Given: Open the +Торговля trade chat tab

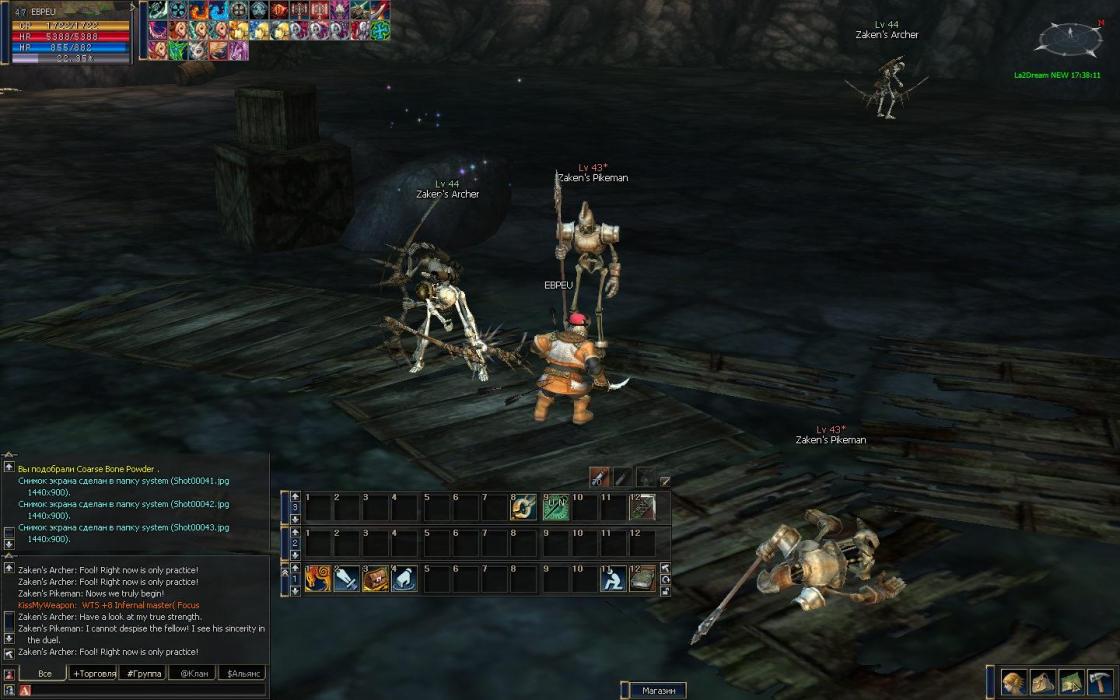Looking at the screenshot, I should pos(93,674).
